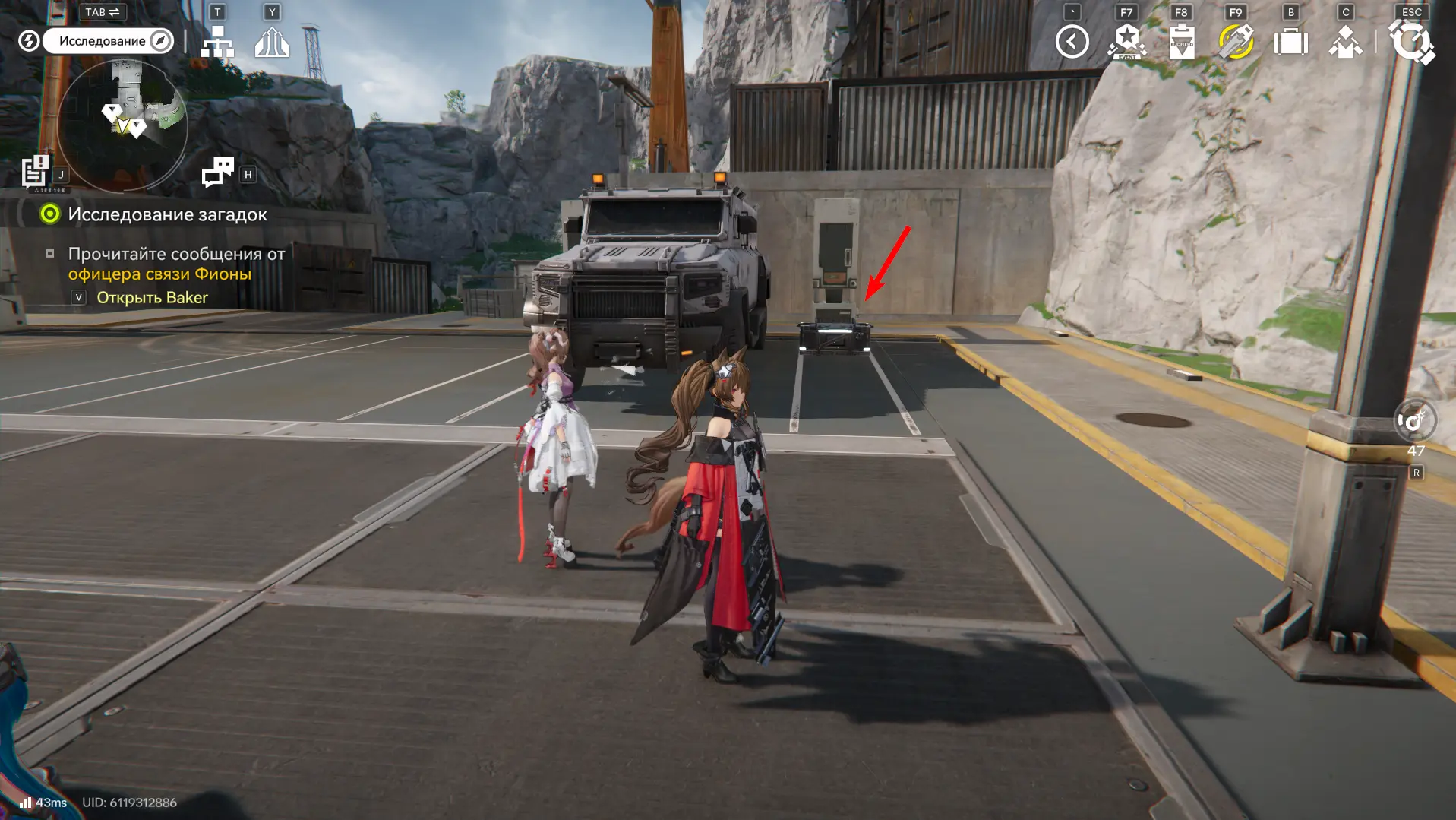Click the Открыть Baker quest action
The image size is (1456, 820).
(152, 297)
